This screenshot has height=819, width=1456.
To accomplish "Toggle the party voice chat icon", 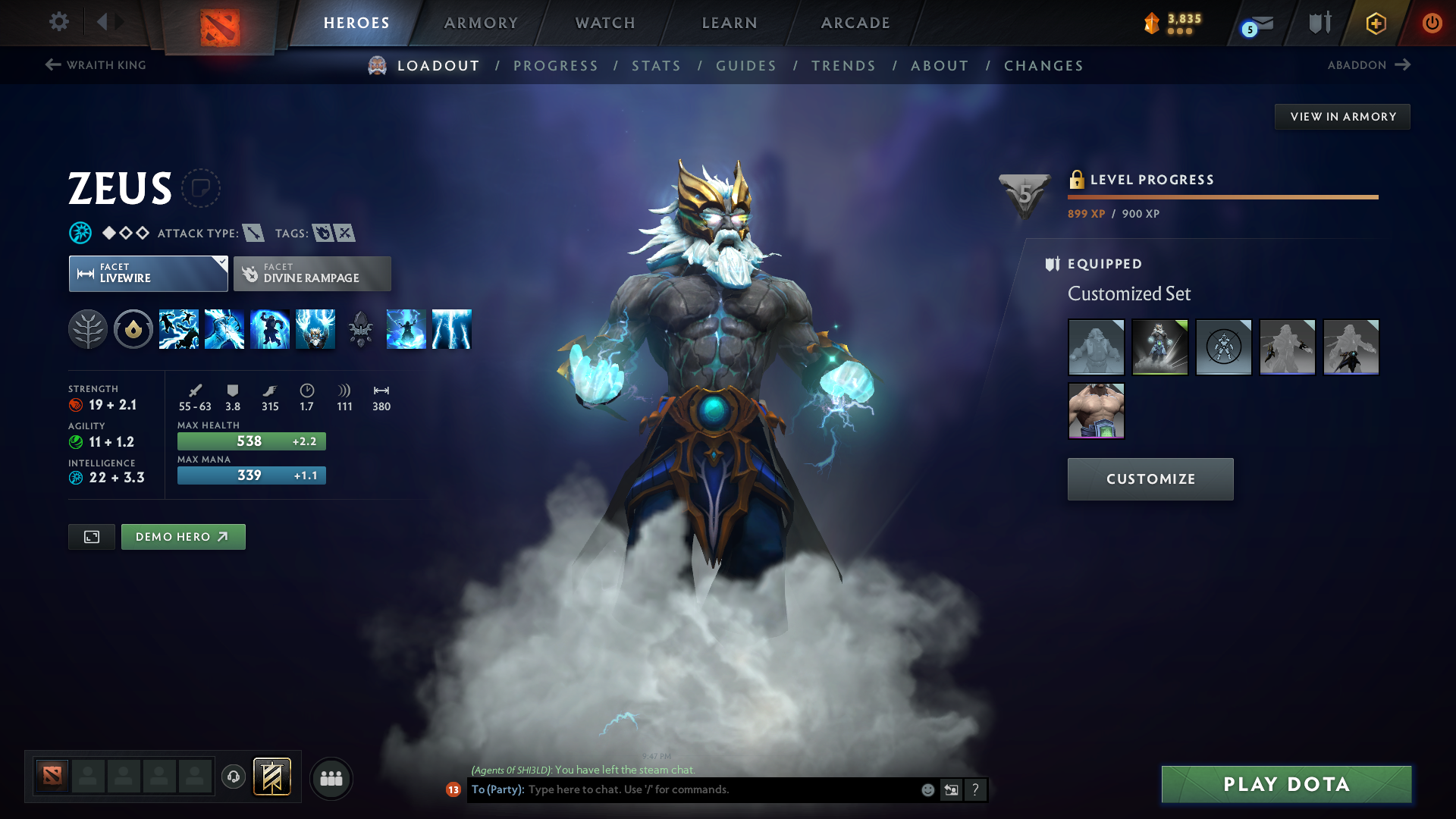I will click(233, 778).
